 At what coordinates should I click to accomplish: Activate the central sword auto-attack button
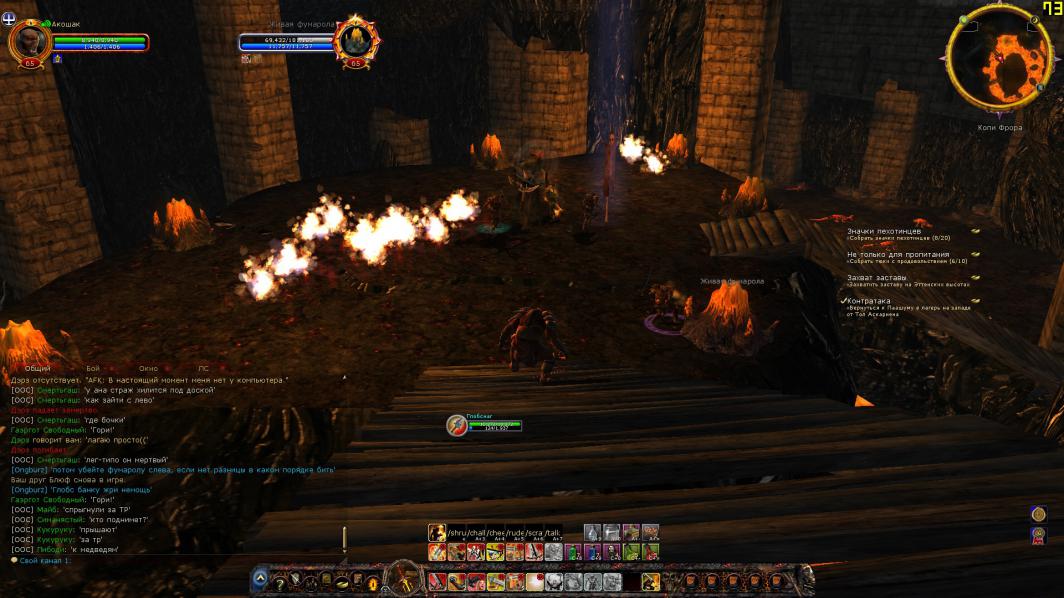click(405, 580)
